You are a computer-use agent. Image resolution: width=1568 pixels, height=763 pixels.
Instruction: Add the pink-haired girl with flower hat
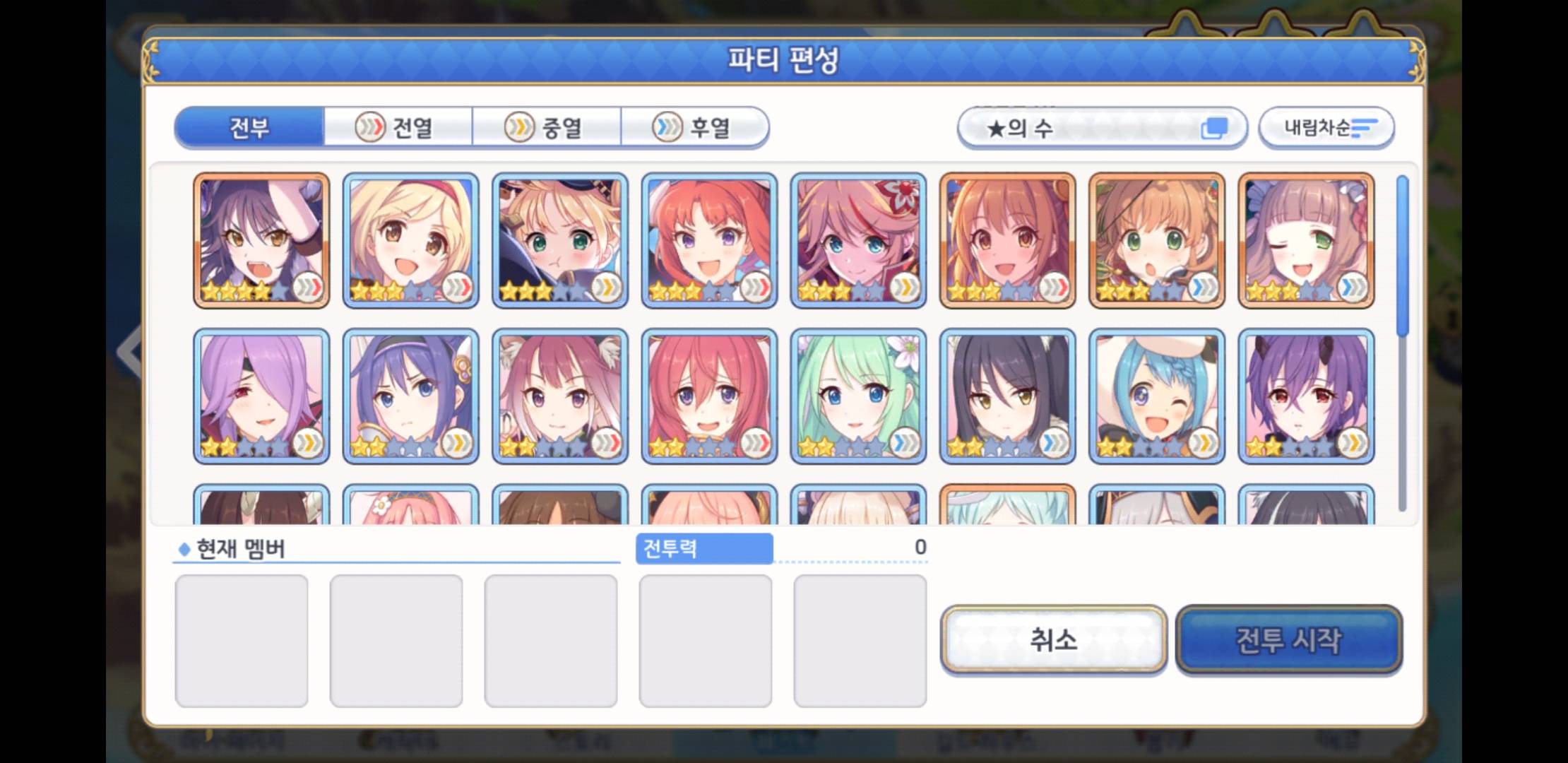coord(858,240)
